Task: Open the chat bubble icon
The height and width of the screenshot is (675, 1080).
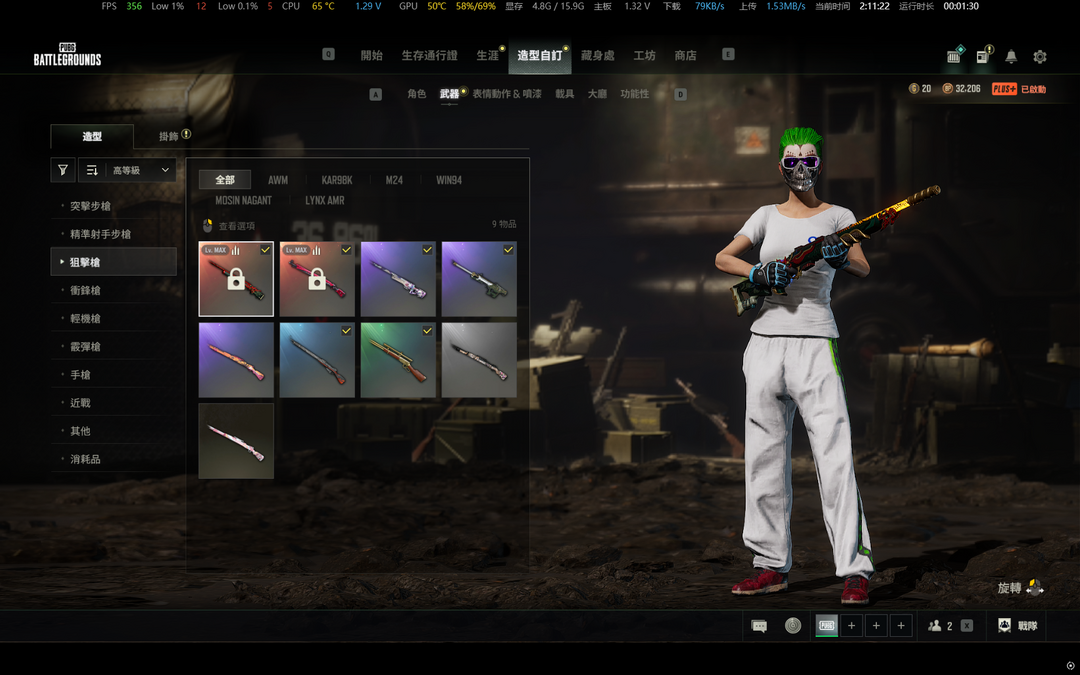Action: pyautogui.click(x=759, y=626)
